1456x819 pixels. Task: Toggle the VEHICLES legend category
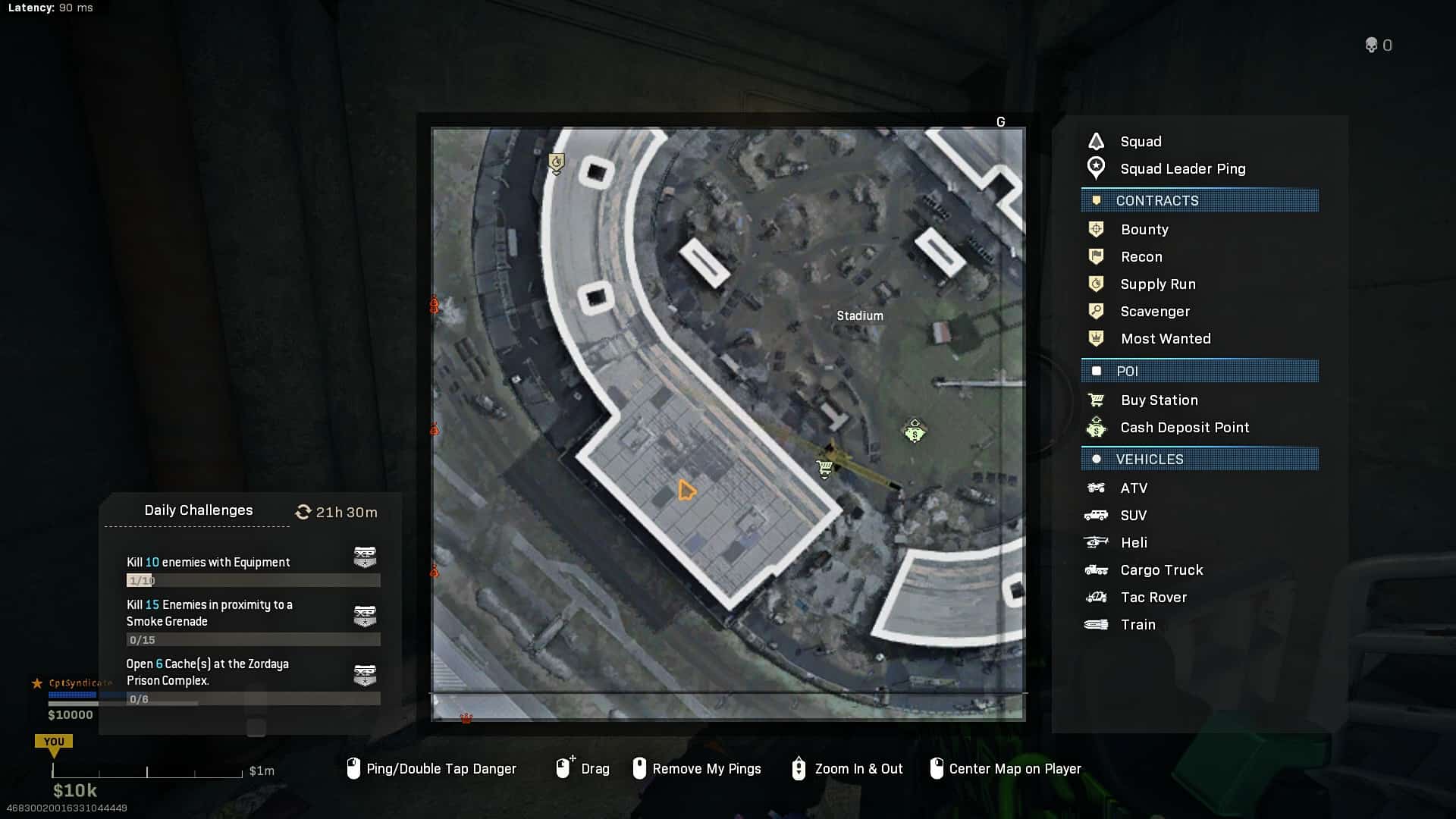tap(1200, 460)
